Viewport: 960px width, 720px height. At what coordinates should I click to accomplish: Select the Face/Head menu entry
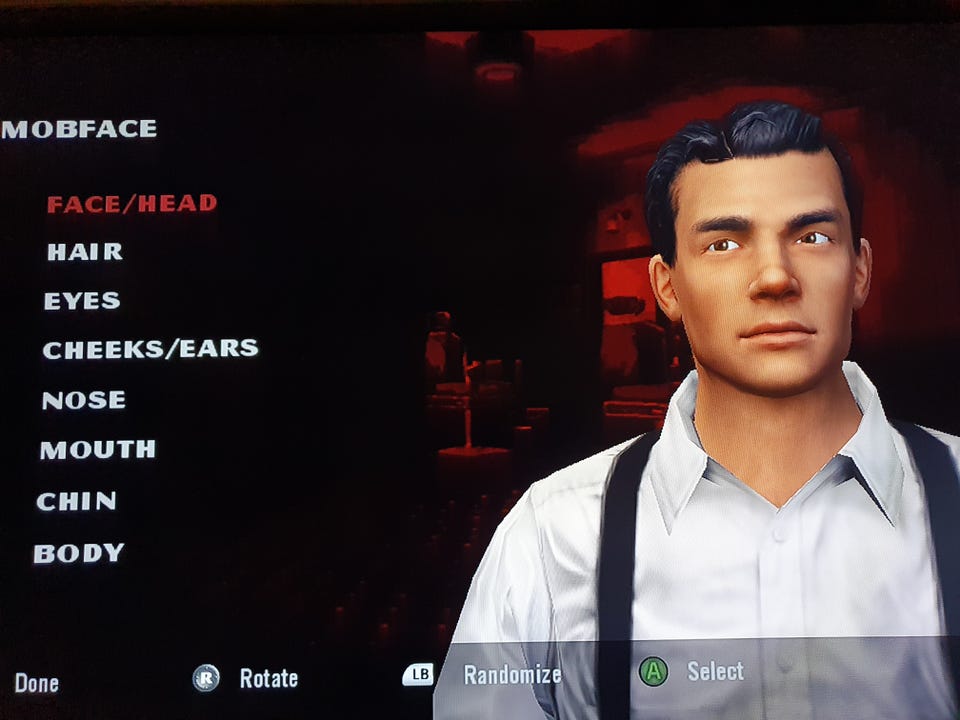click(131, 203)
